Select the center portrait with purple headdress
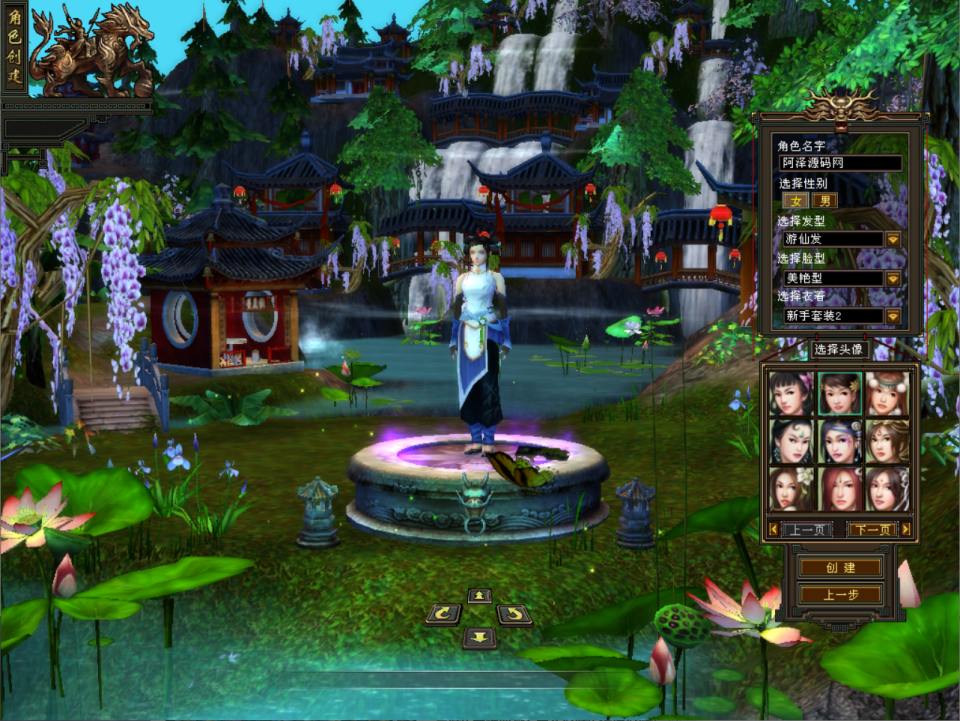The height and width of the screenshot is (721, 960). pyautogui.click(x=839, y=441)
